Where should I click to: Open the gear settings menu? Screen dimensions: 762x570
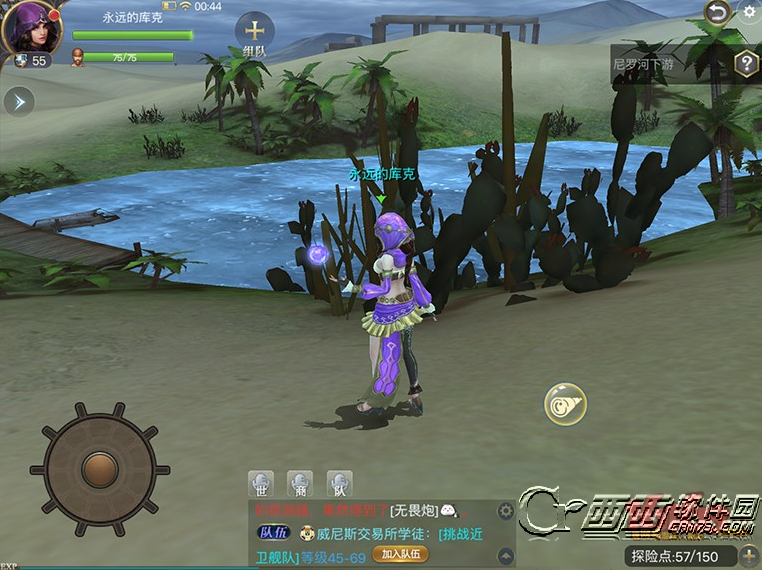750,12
